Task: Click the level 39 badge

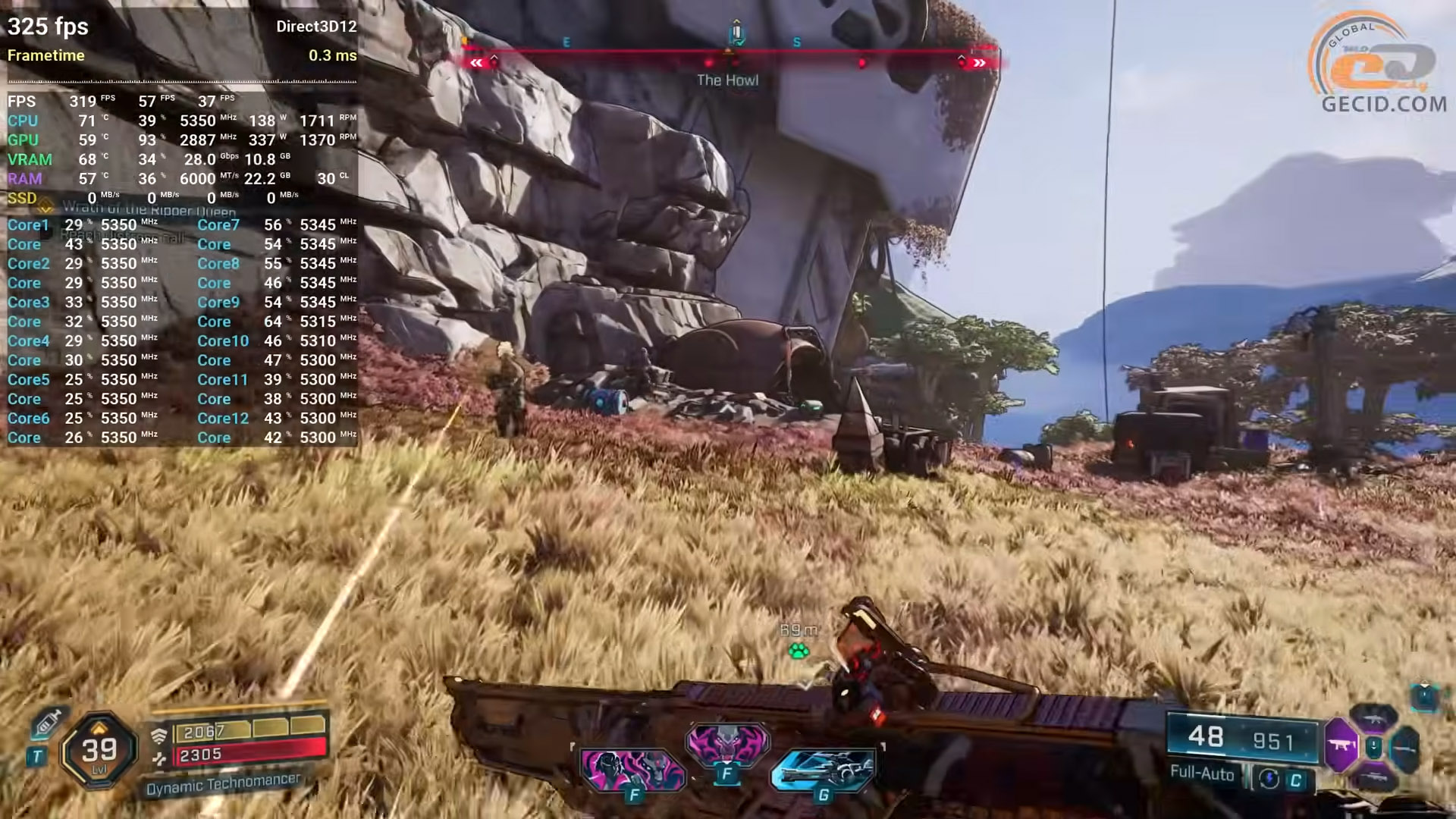Action: tap(99, 751)
